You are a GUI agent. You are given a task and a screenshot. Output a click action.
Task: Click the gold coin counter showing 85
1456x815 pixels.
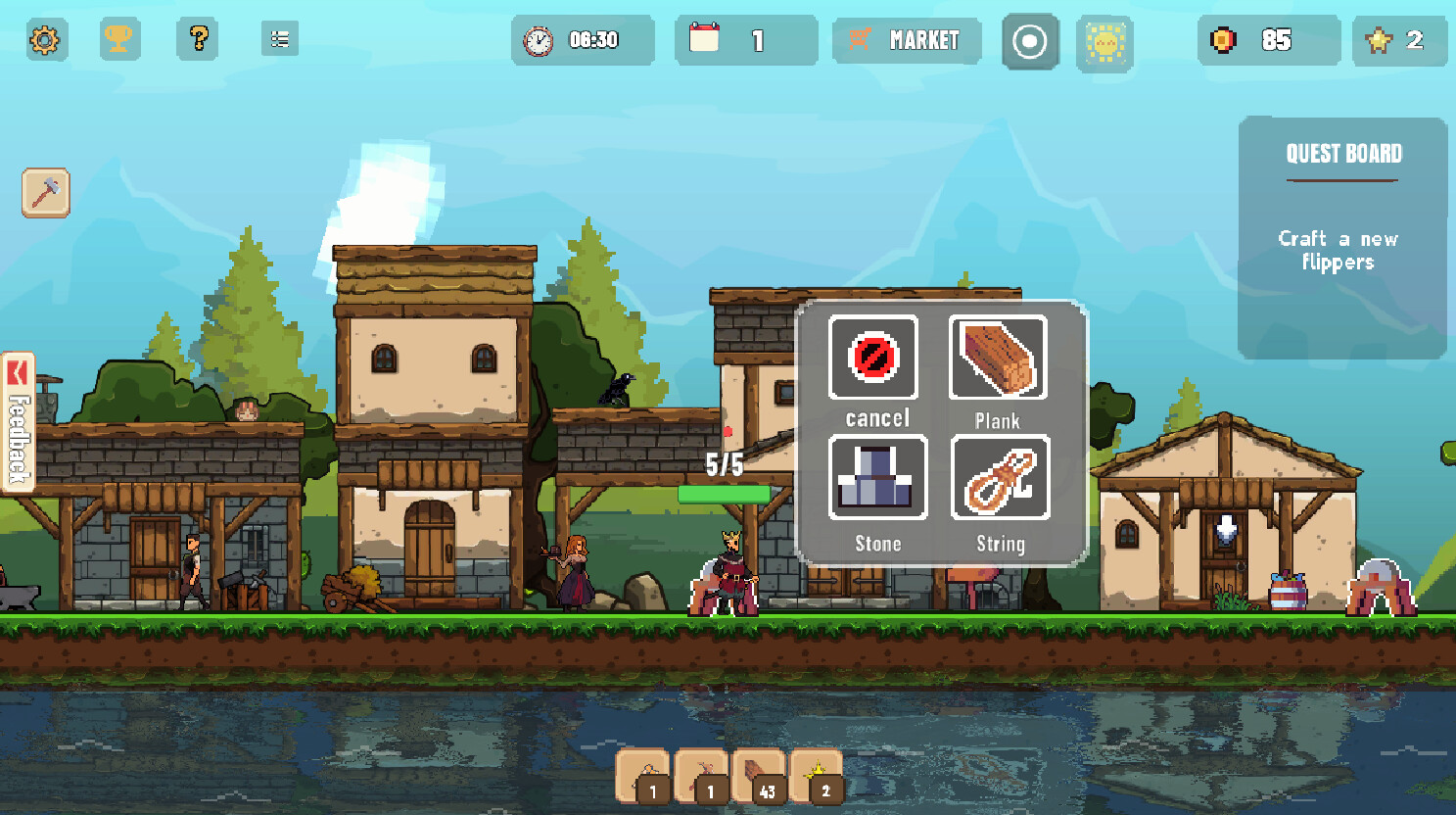1269,41
